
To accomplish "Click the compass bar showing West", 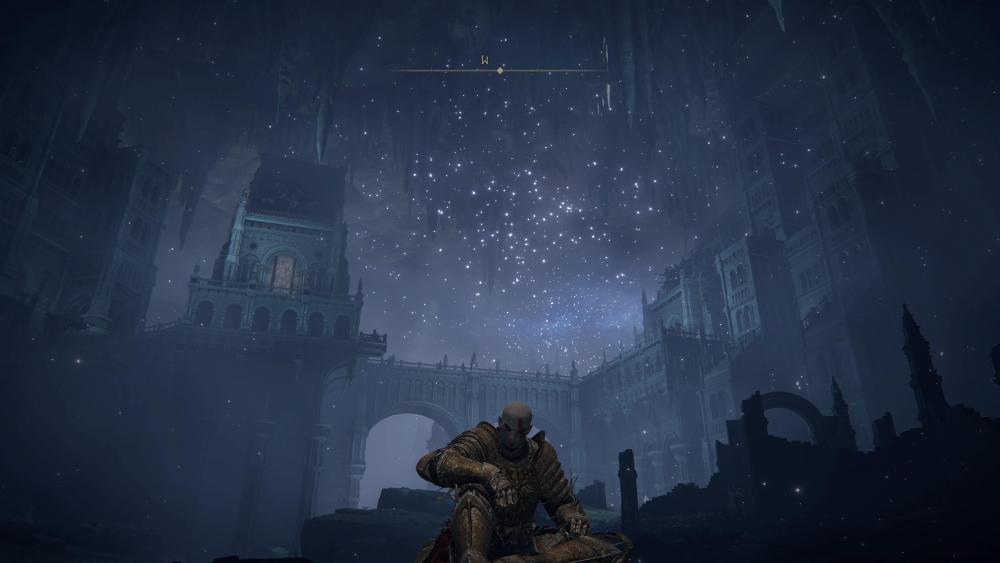I will [500, 69].
